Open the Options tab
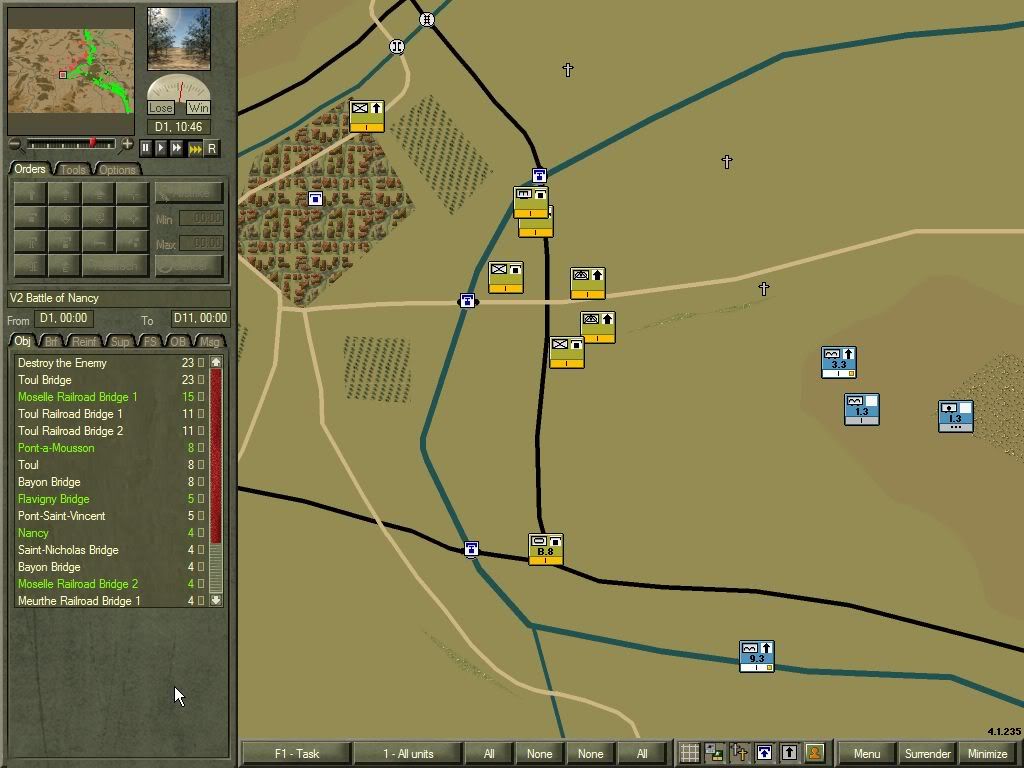 117,169
